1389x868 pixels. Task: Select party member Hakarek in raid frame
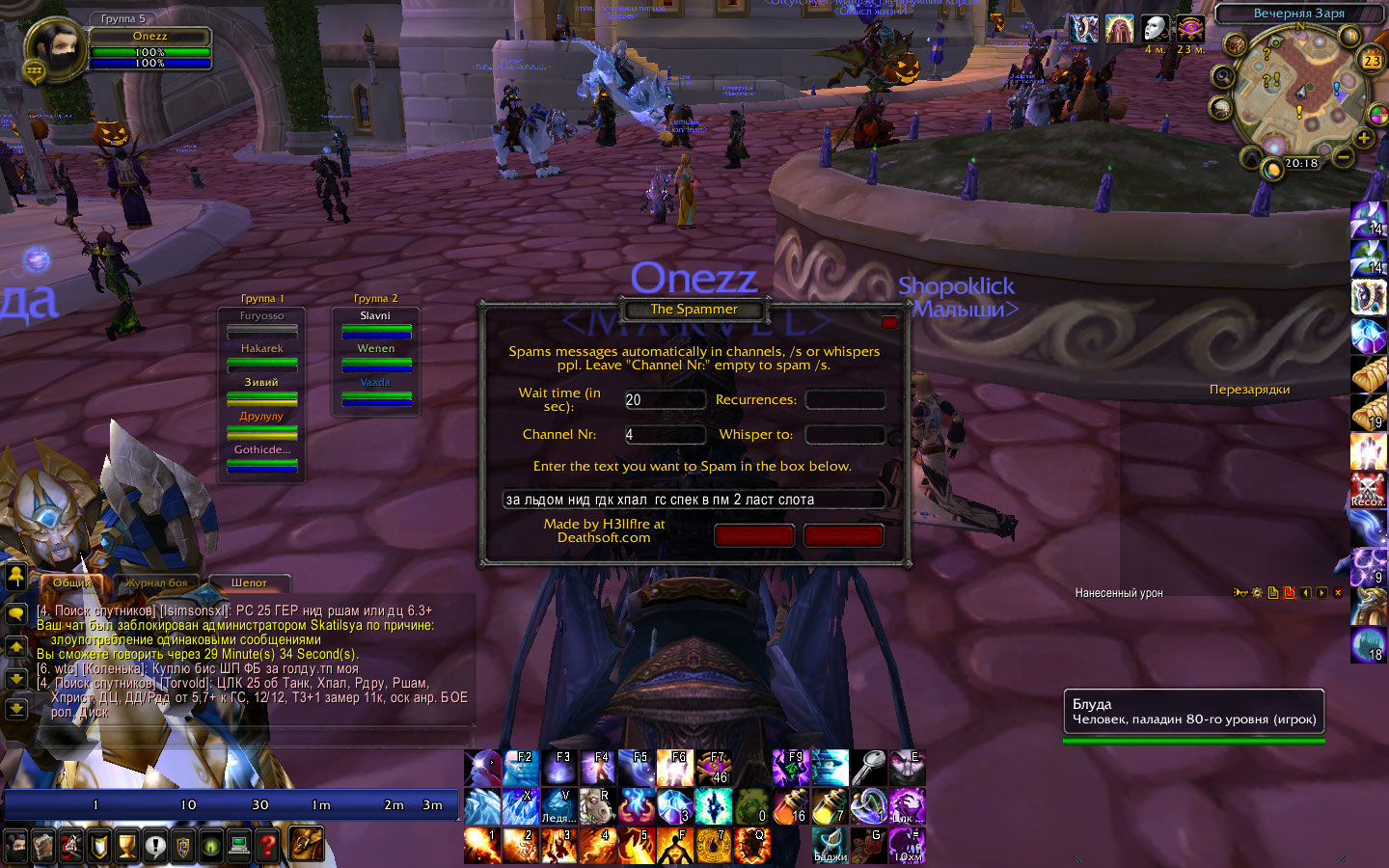tap(261, 355)
